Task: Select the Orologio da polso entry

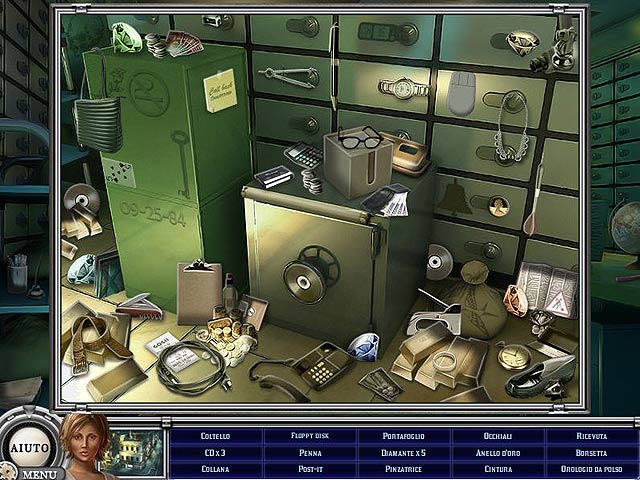Action: 592,468
